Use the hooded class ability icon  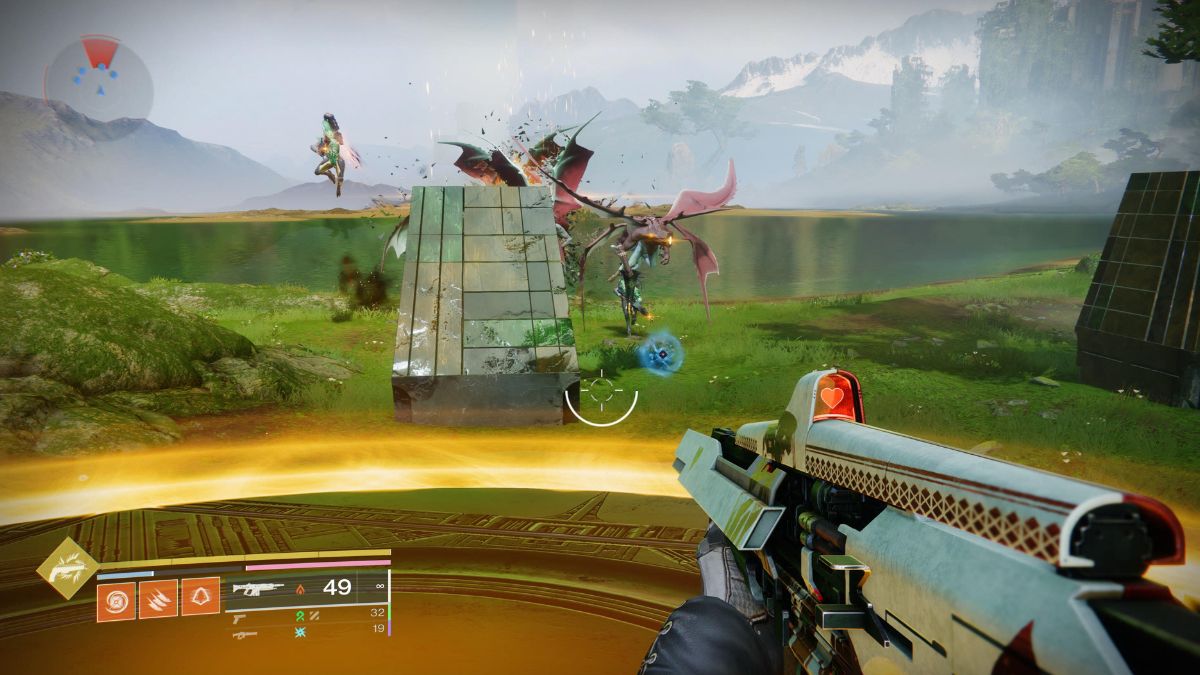(200, 600)
